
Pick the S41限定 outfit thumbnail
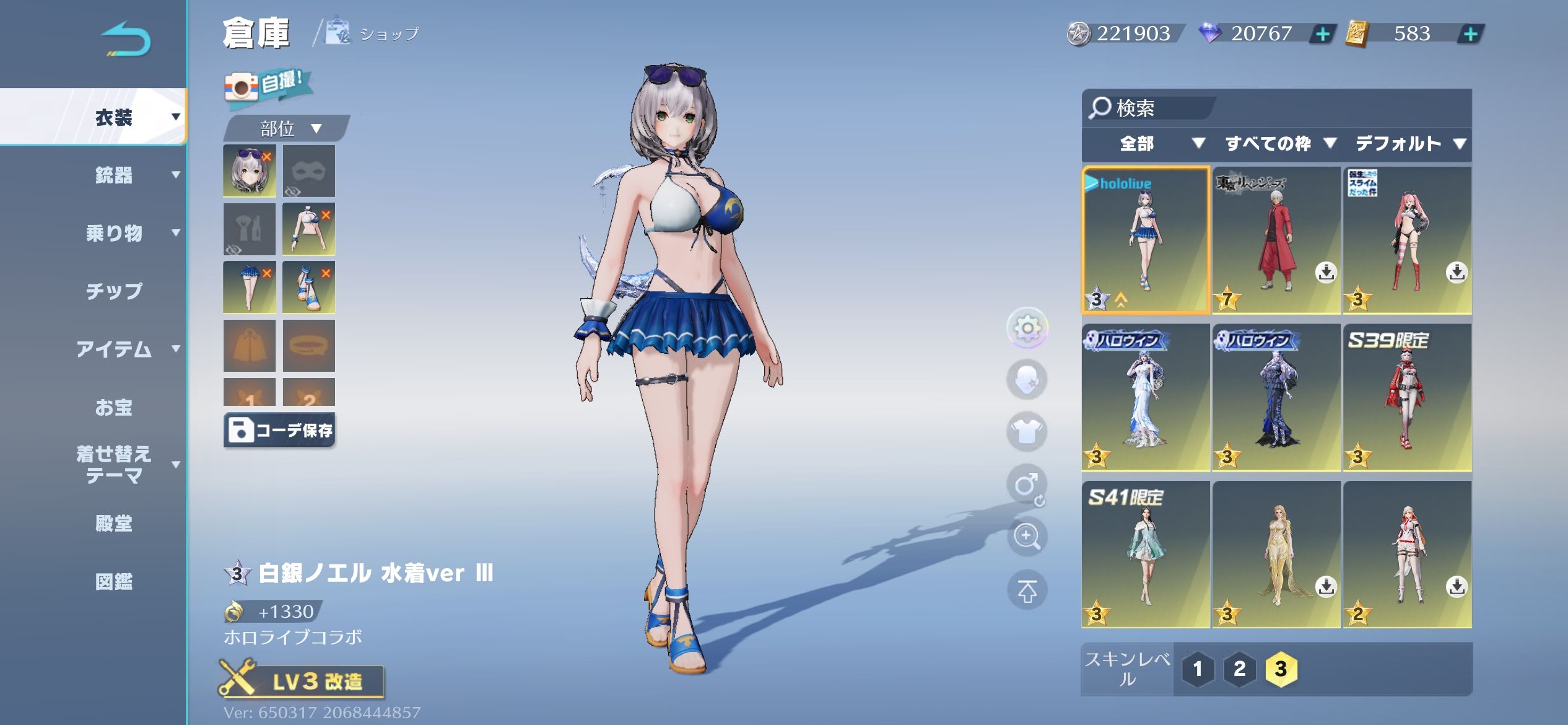tap(1146, 554)
